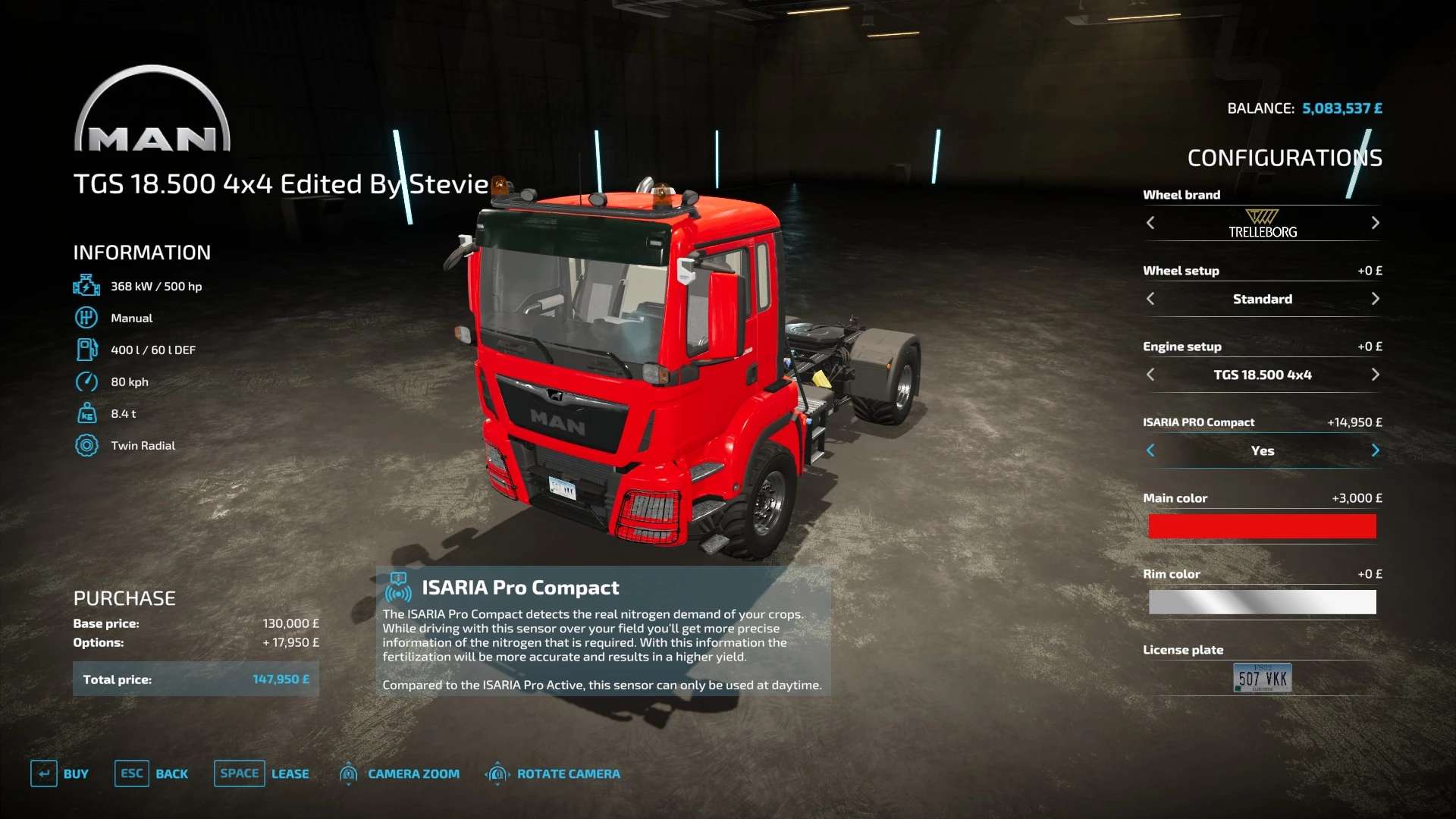Choose previous engine setup
This screenshot has width=1456, height=819.
[1150, 375]
